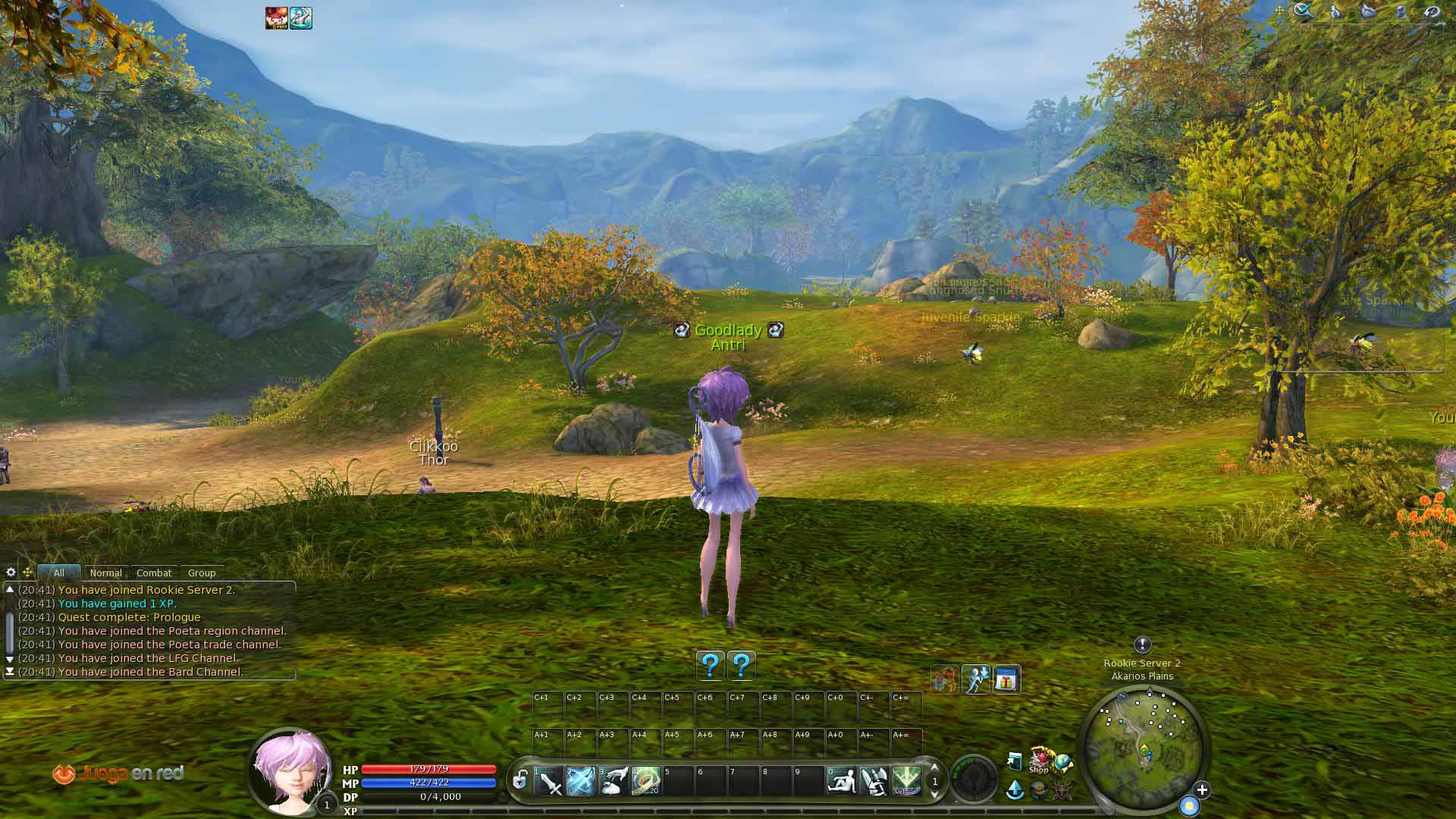Click the circular minimap
Image resolution: width=1456 pixels, height=819 pixels.
[1144, 745]
